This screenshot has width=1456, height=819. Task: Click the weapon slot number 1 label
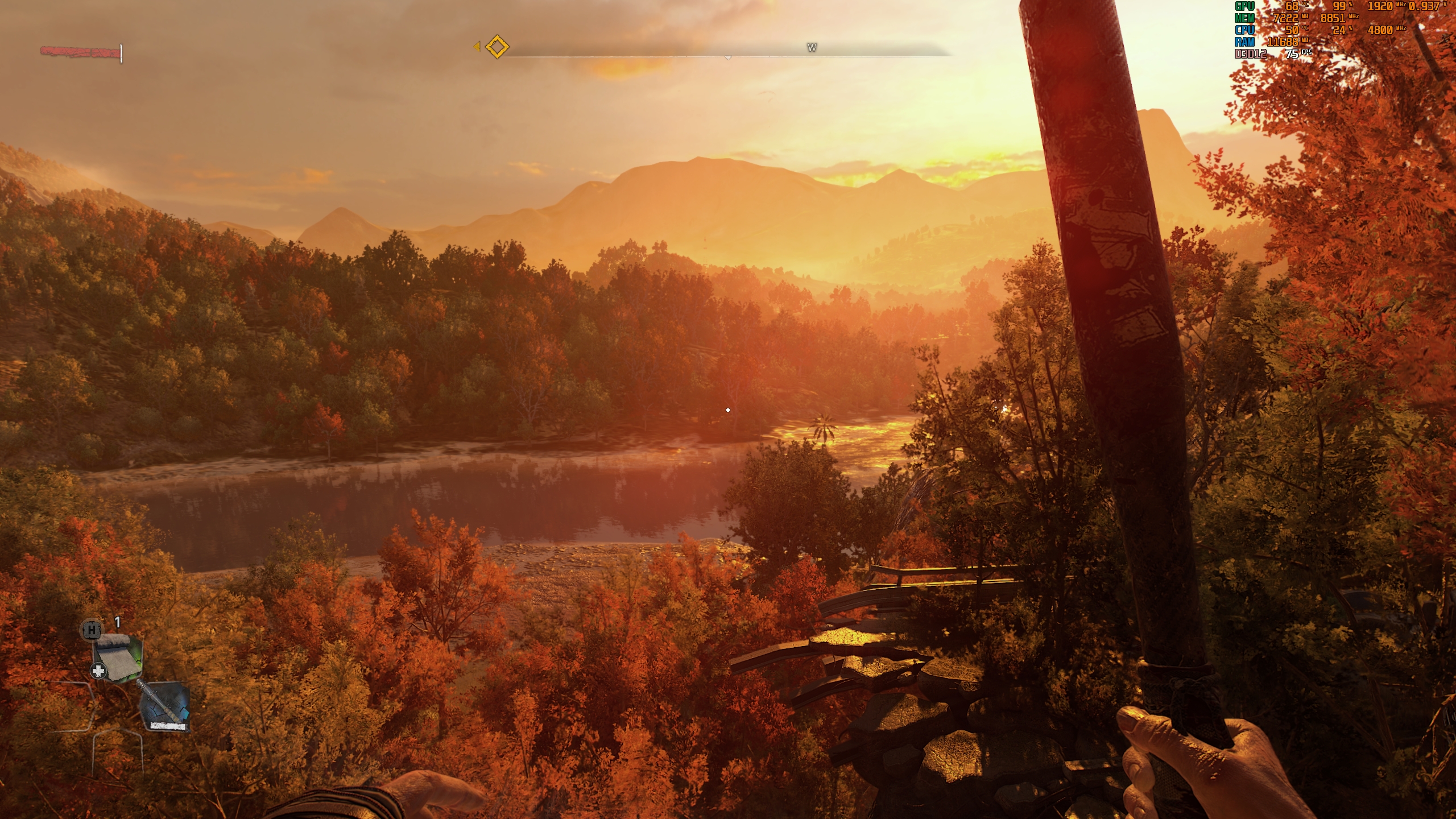117,622
